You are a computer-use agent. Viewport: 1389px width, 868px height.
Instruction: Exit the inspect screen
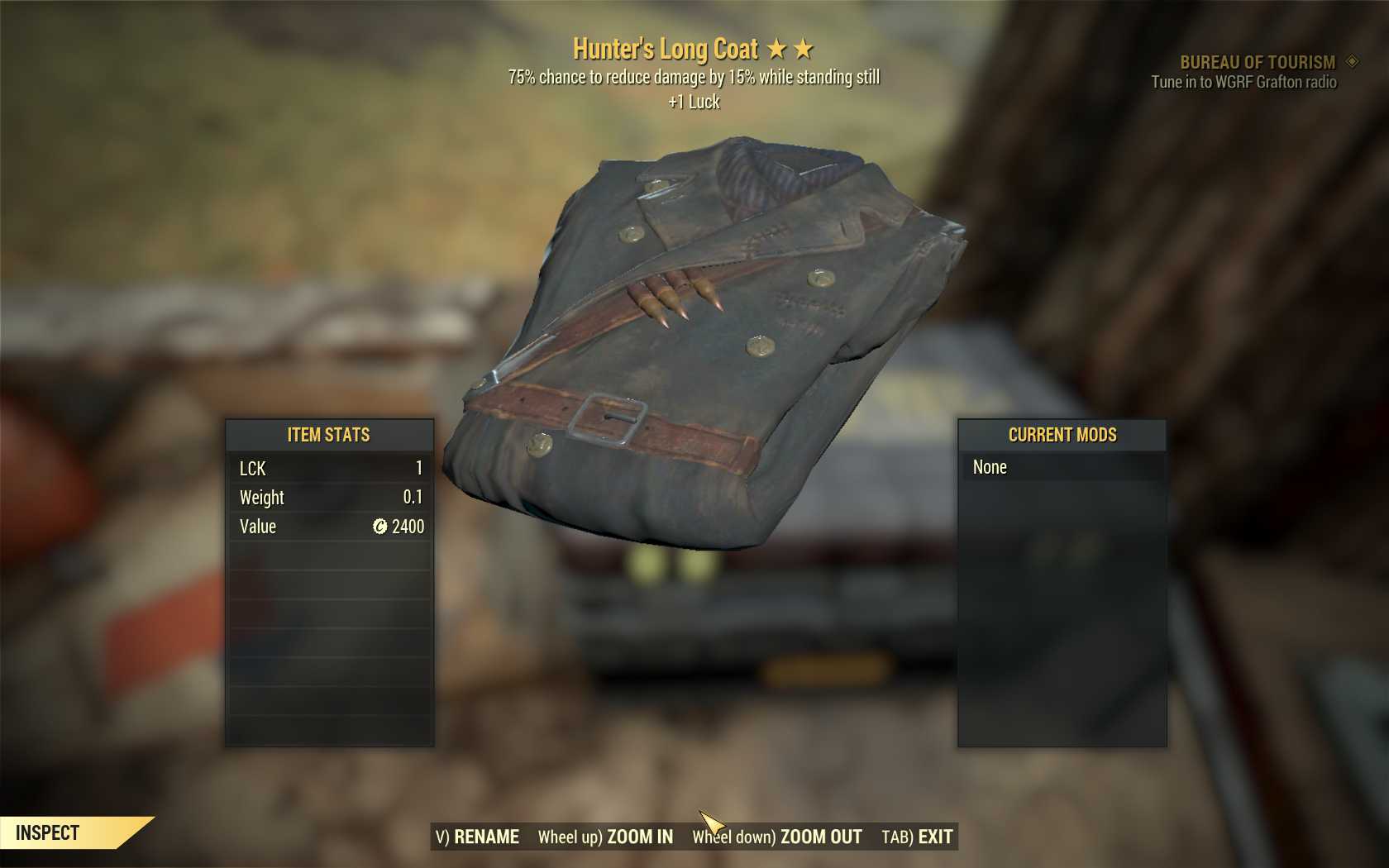click(917, 837)
